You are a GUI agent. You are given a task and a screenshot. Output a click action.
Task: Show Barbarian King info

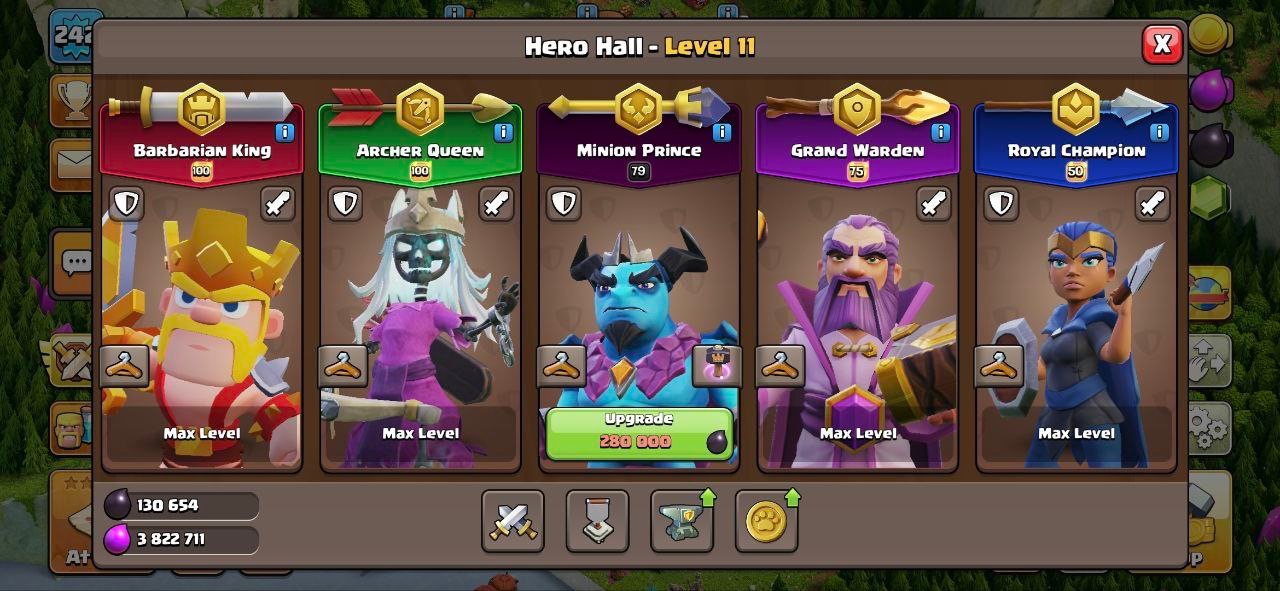[284, 132]
